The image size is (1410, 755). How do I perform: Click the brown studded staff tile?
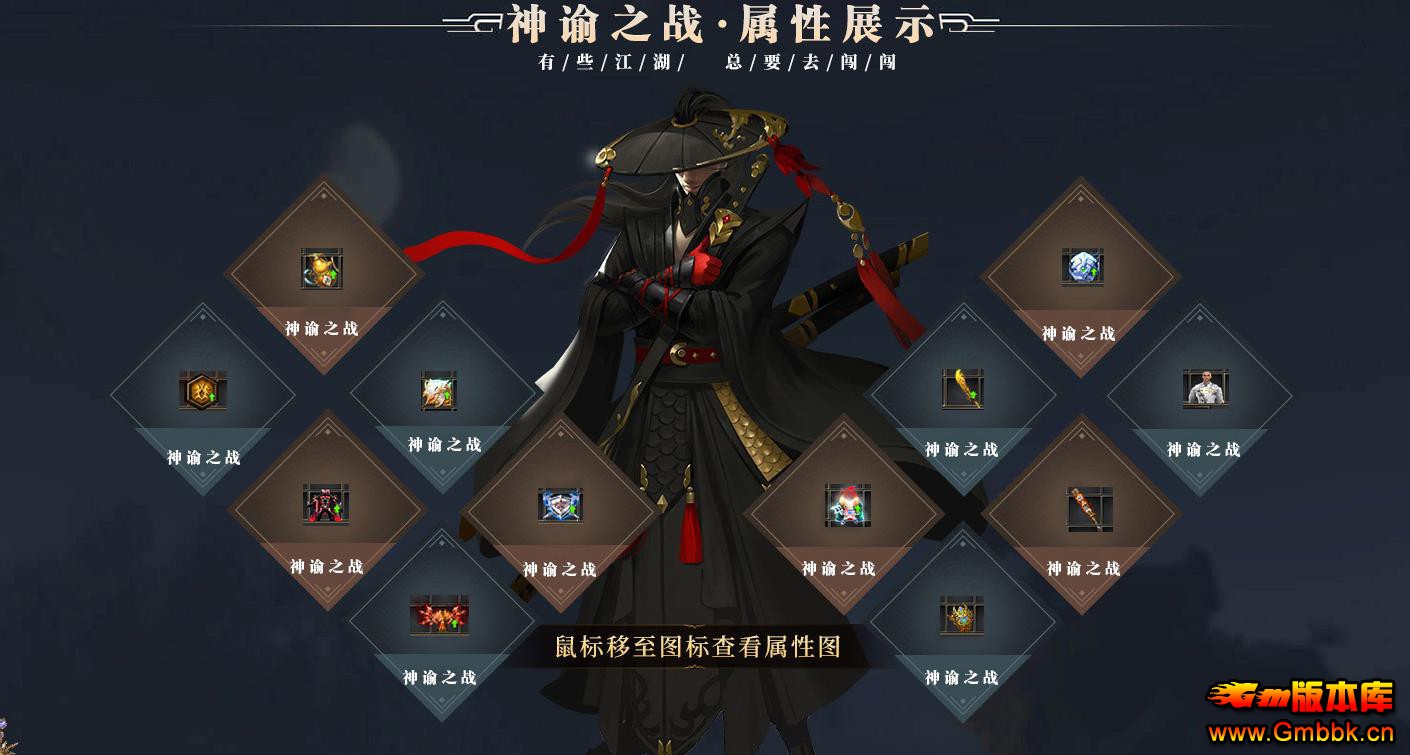pos(1088,507)
